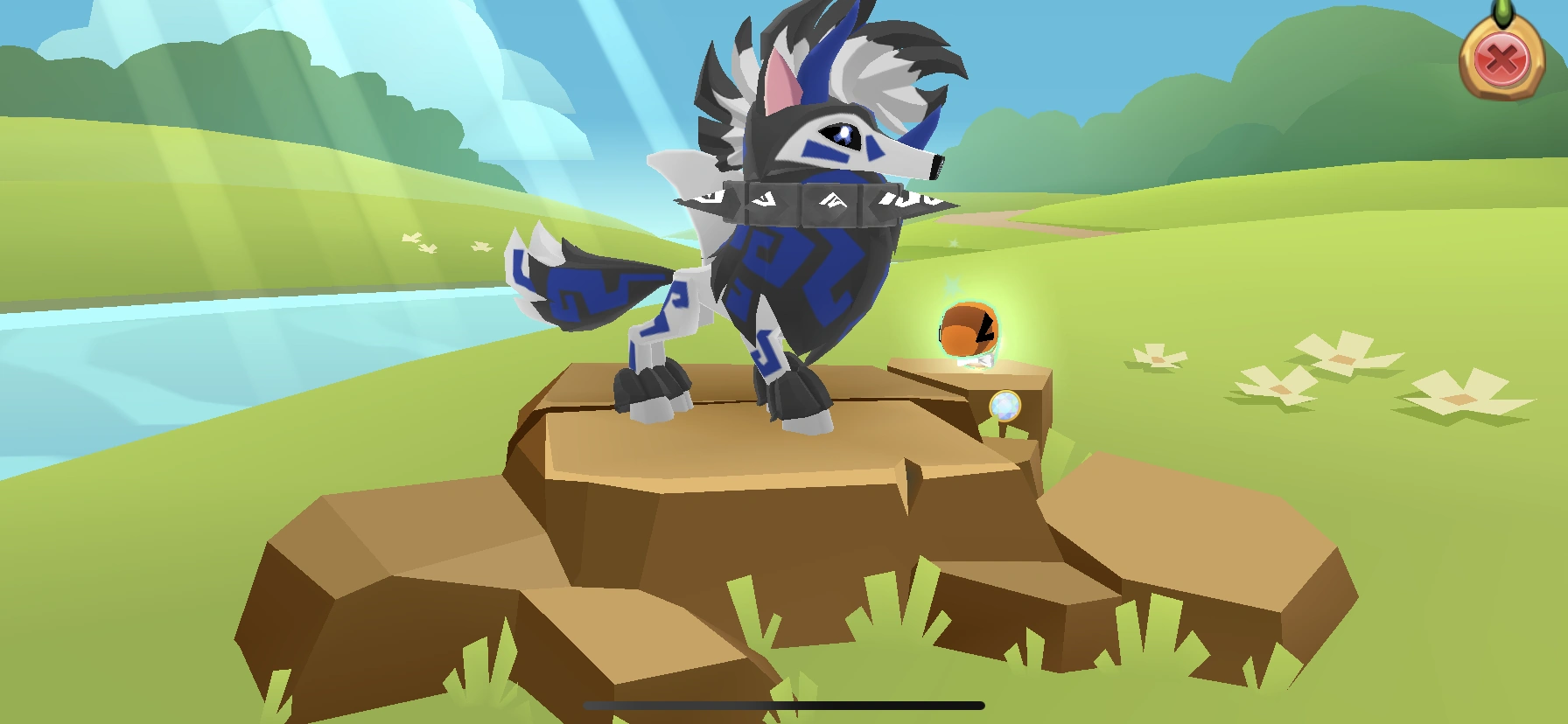The width and height of the screenshot is (1568, 724).
Task: Select the glowing orange pet companion
Action: pyautogui.click(x=971, y=328)
